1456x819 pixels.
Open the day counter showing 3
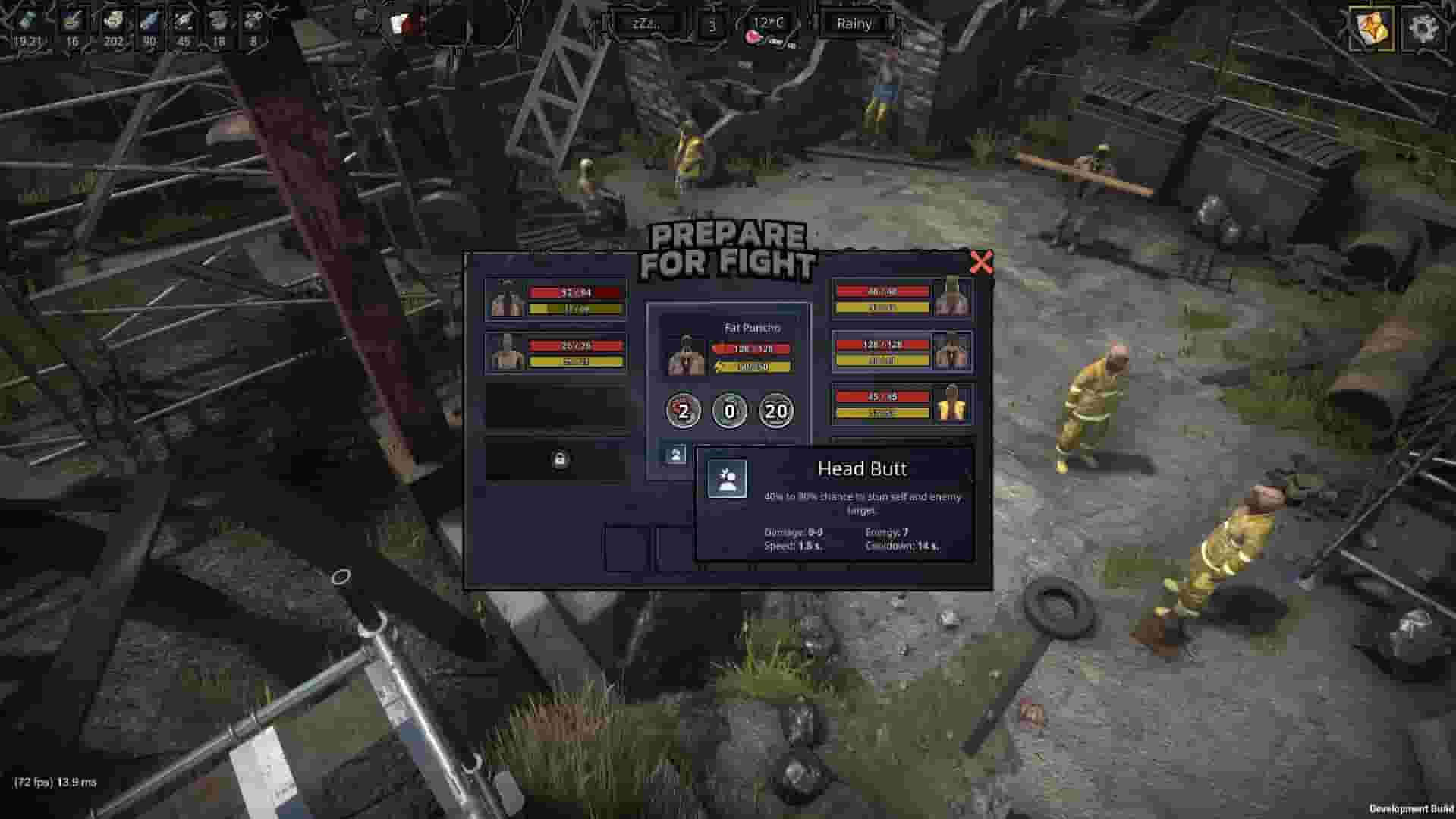[712, 25]
